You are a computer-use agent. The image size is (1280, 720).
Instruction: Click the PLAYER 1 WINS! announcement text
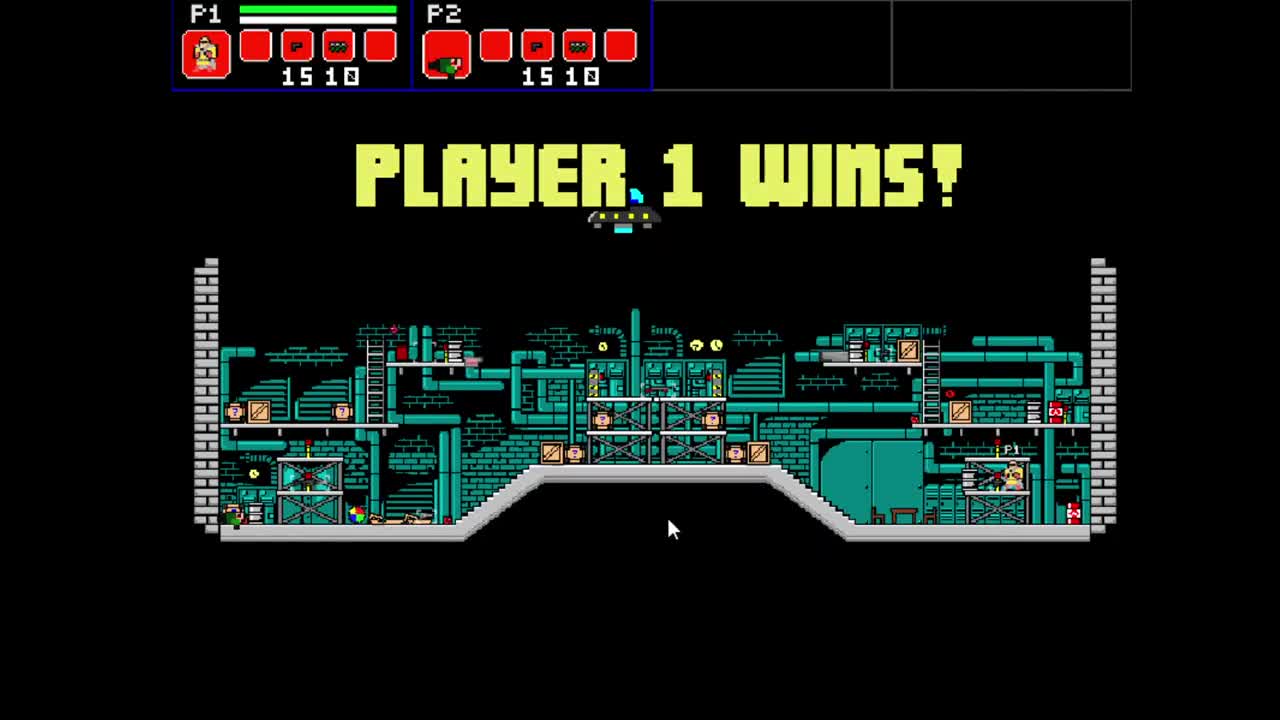pos(660,175)
